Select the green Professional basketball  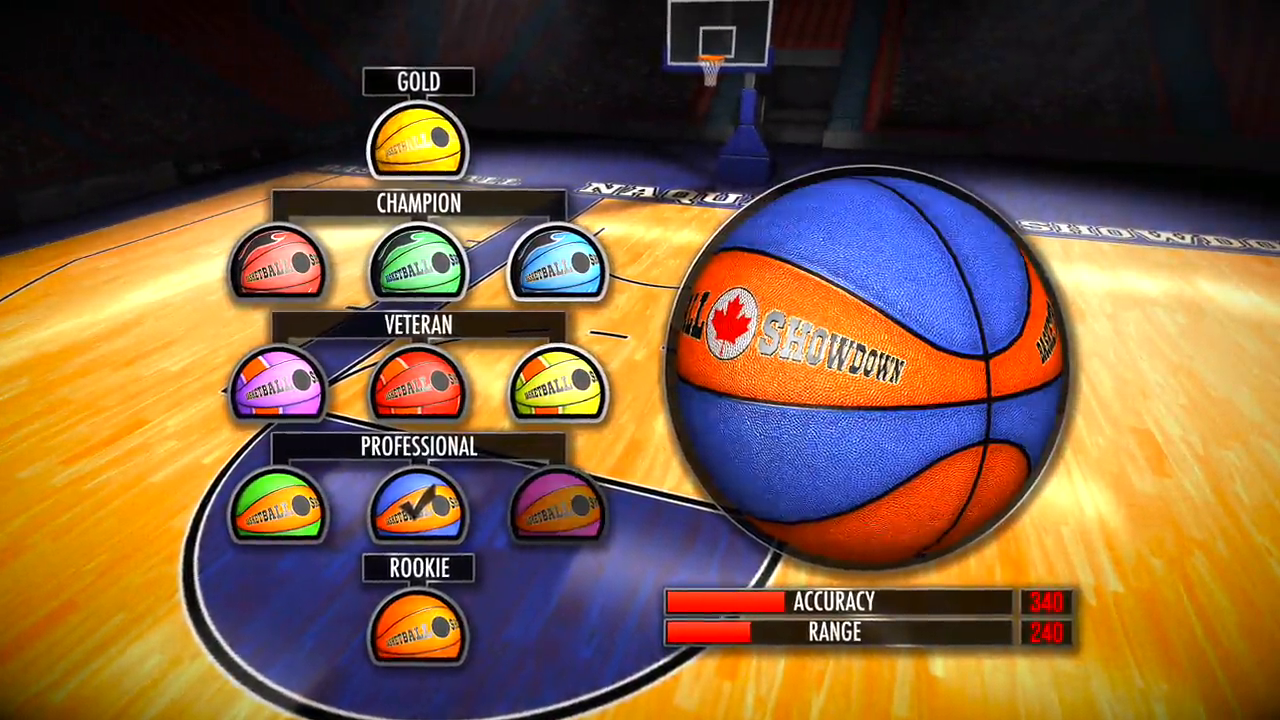pyautogui.click(x=278, y=507)
